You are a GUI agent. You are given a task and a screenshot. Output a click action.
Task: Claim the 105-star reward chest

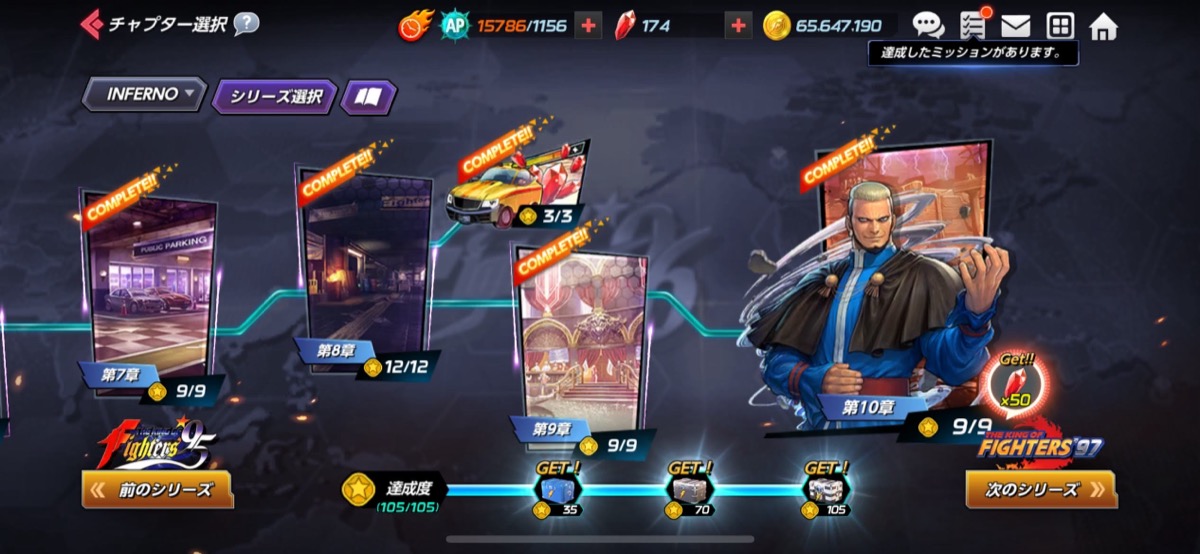tap(828, 489)
